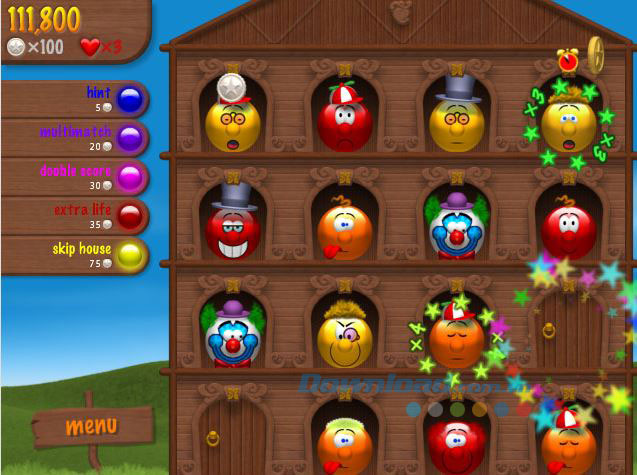Activate the purple multimatch power-up
The height and width of the screenshot is (475, 637).
coord(129,138)
